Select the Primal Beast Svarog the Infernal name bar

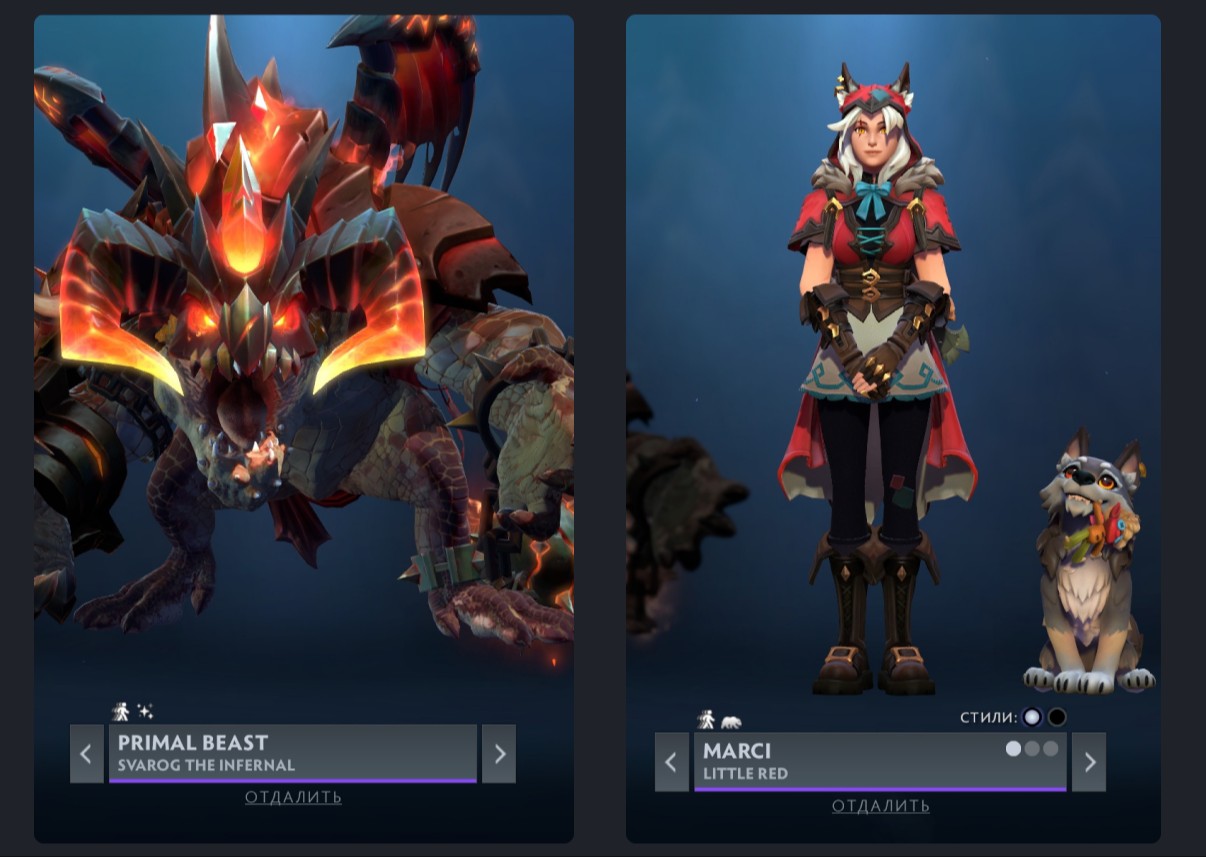[x=292, y=753]
